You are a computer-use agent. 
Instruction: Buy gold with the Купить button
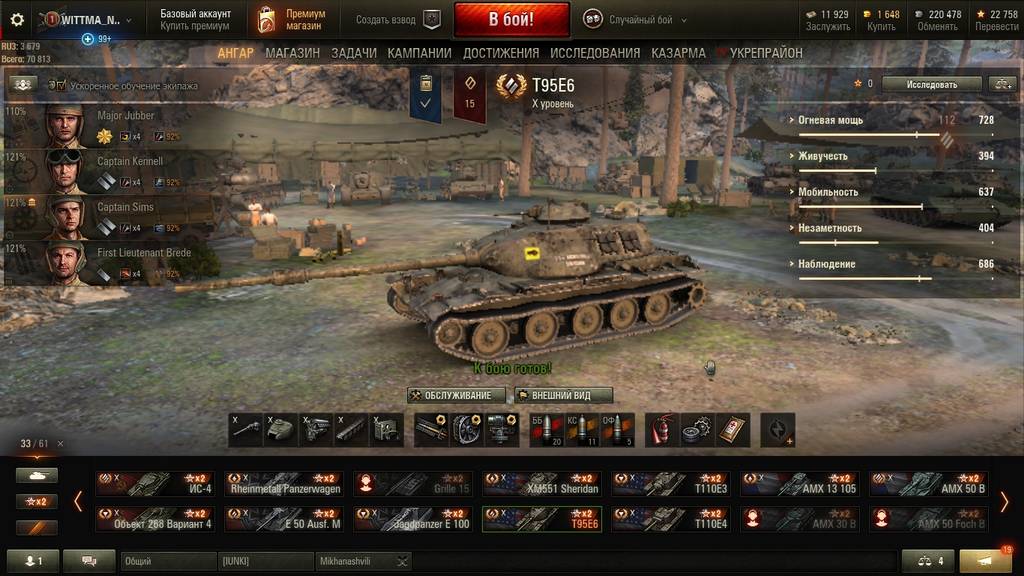(x=882, y=20)
